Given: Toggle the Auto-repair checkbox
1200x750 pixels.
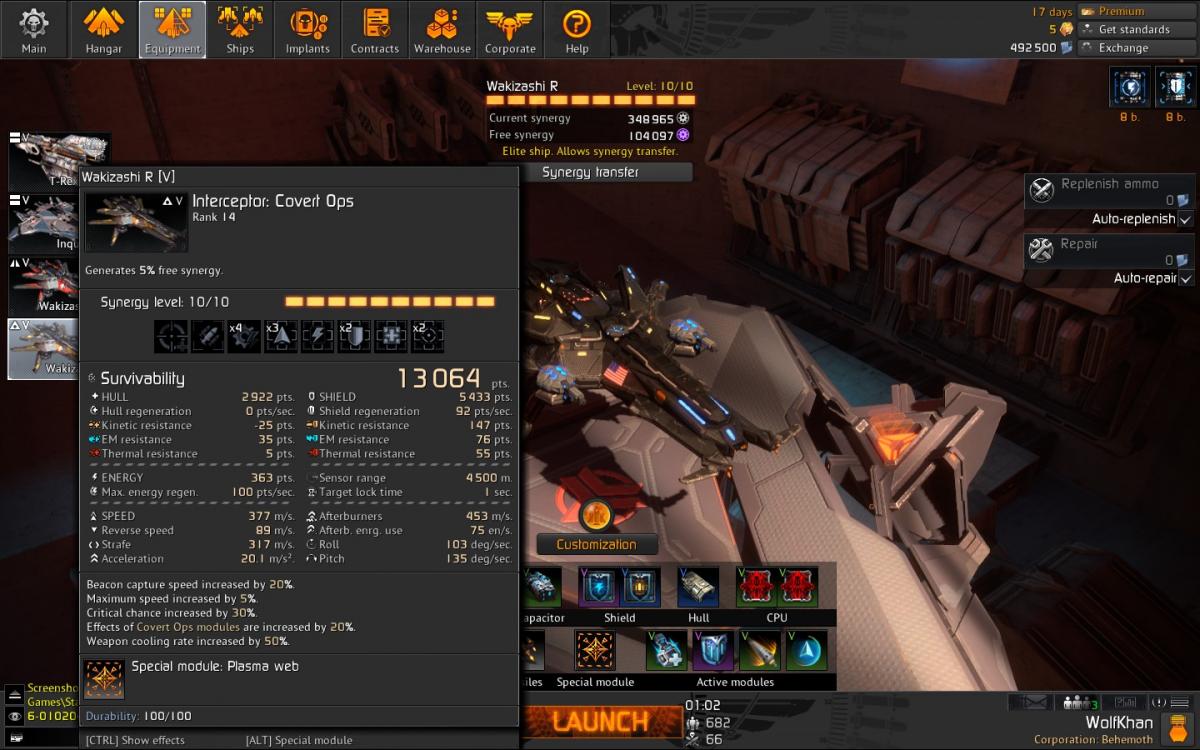Looking at the screenshot, I should pyautogui.click(x=1185, y=278).
